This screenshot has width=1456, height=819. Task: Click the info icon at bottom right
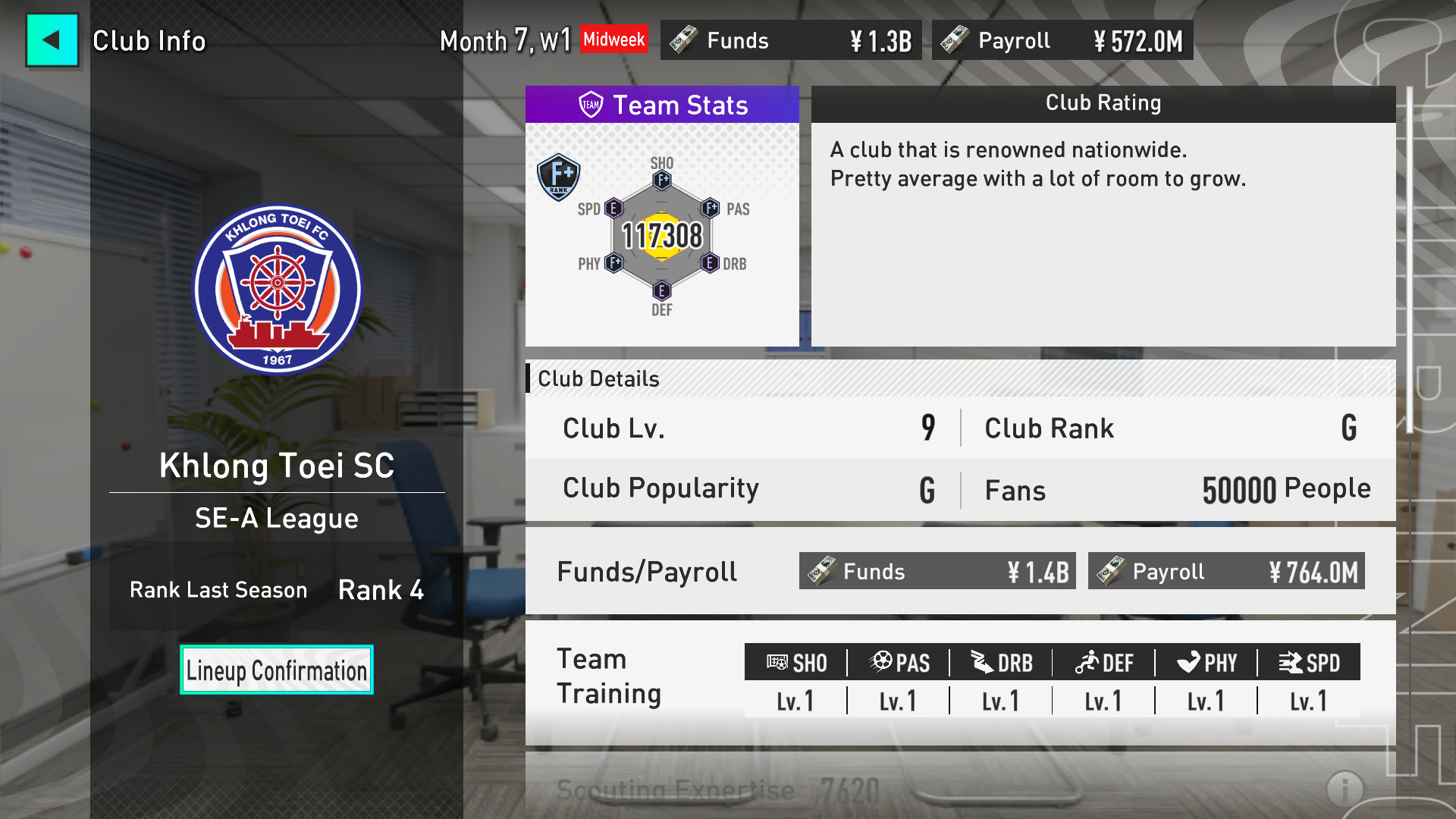click(1345, 789)
